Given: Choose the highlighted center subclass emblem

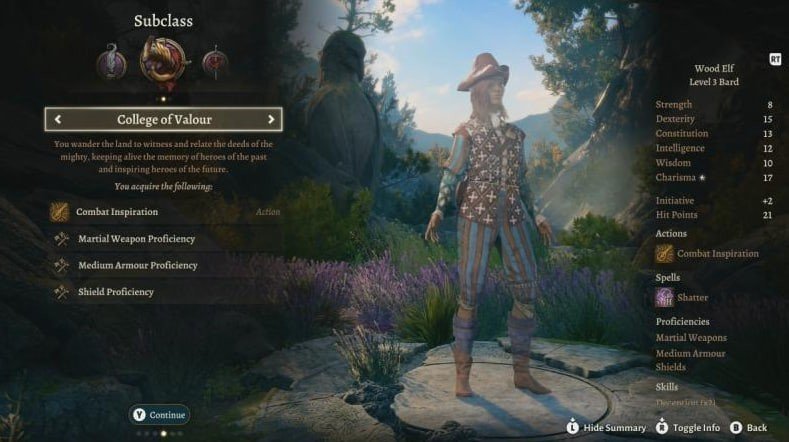Looking at the screenshot, I should (x=164, y=61).
